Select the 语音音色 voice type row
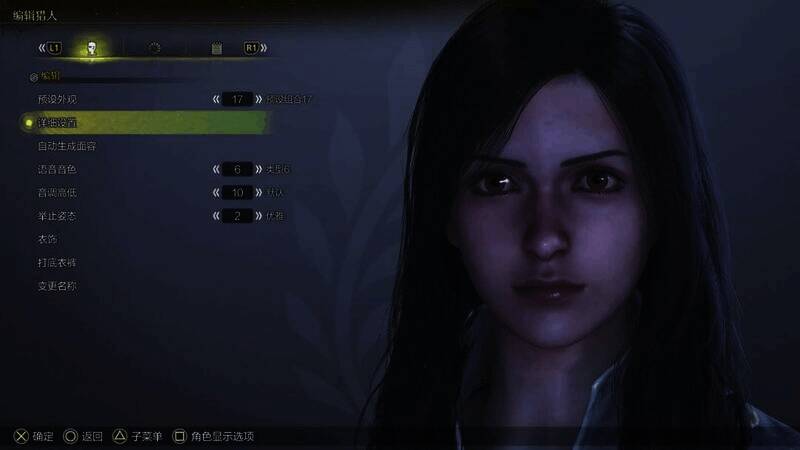Viewport: 800px width, 450px height. coord(56,169)
